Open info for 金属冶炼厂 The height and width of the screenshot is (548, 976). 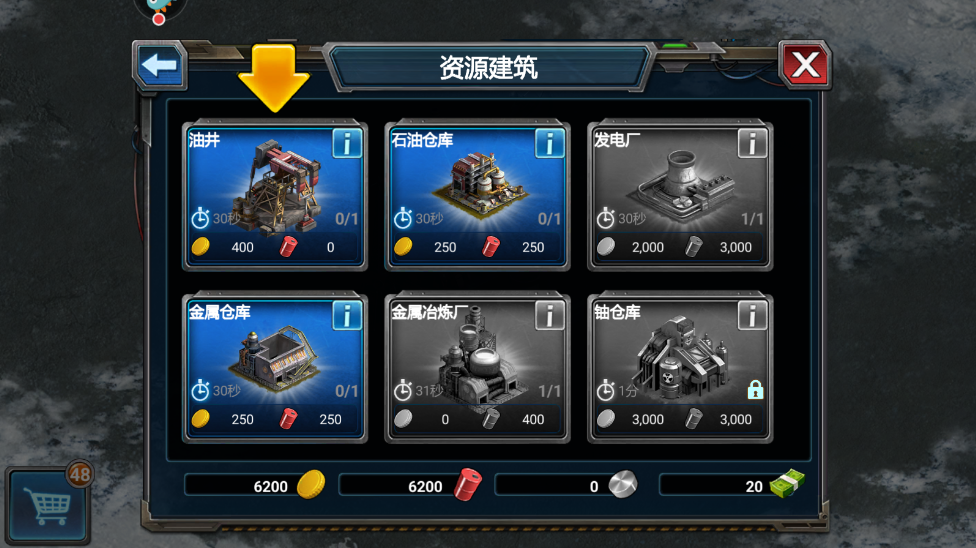pos(549,316)
